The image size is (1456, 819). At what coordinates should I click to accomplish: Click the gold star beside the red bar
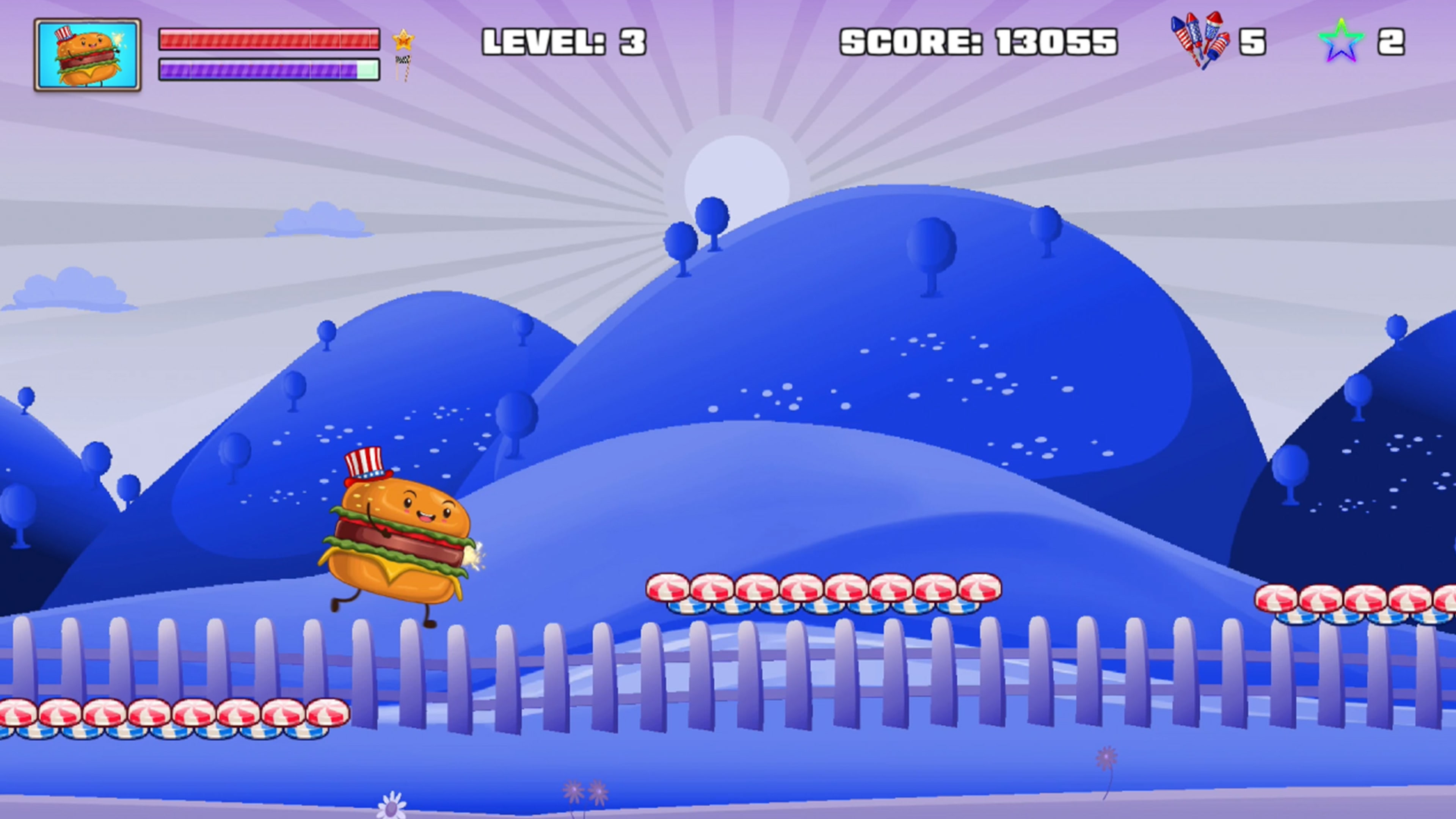coord(403,39)
